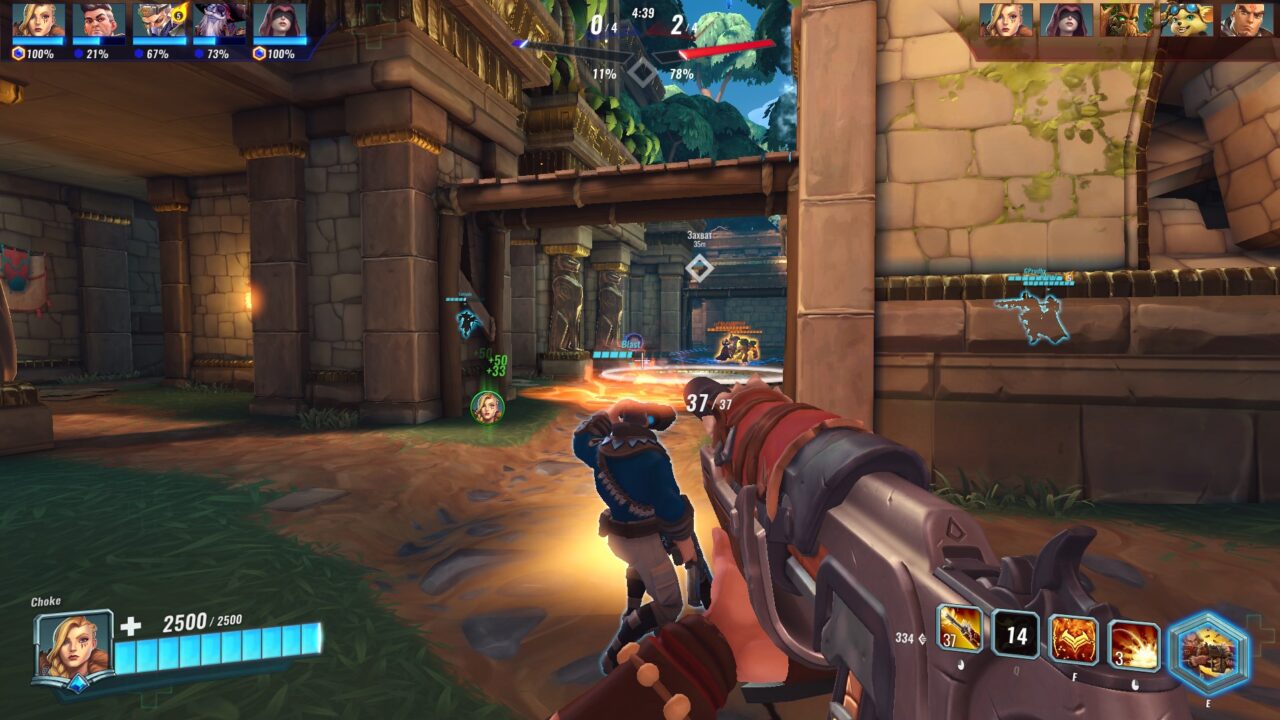This screenshot has height=720, width=1280.
Task: Select the enemy red-hooded champion portrait
Action: click(1066, 20)
